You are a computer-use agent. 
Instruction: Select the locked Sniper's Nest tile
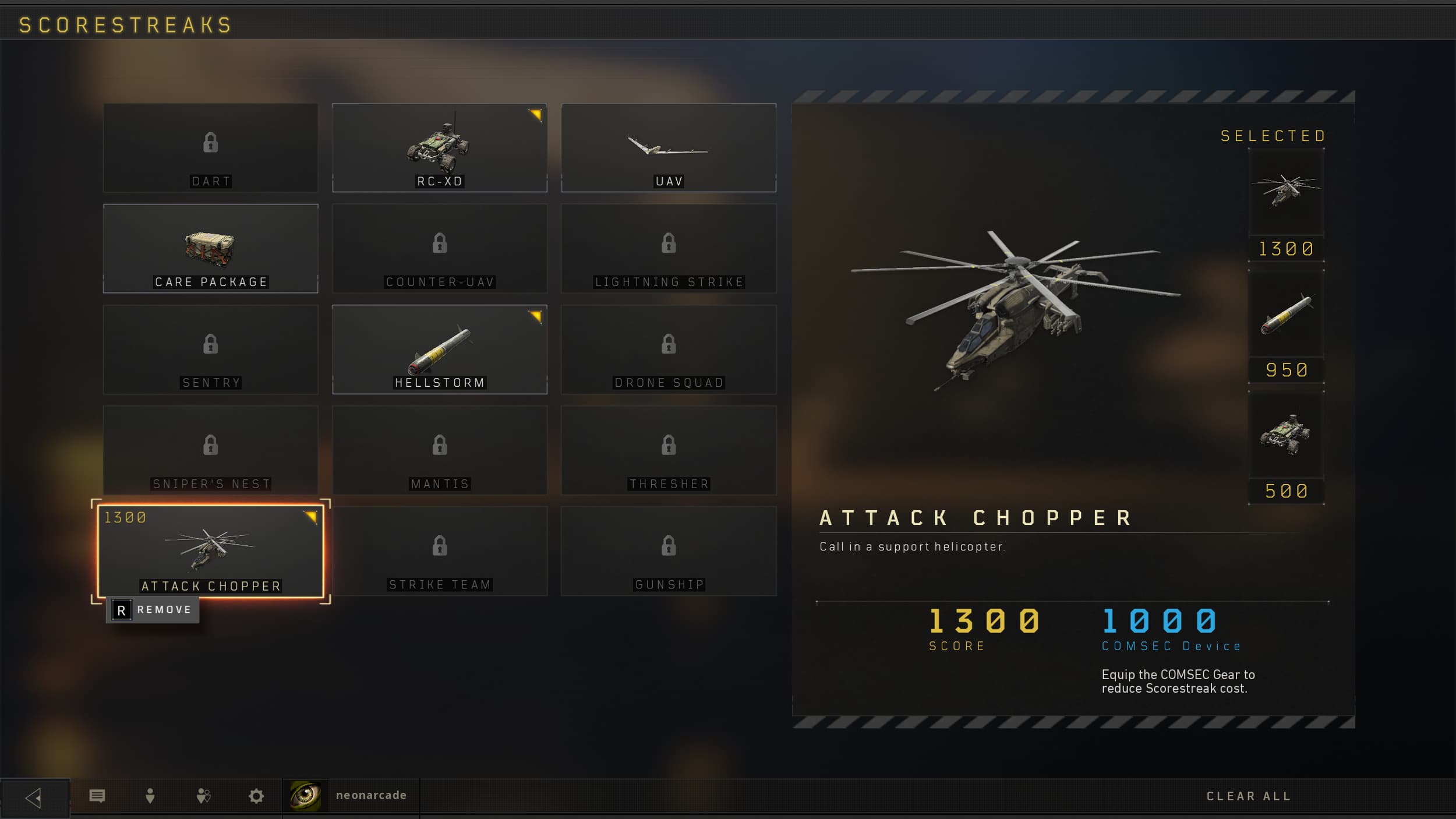point(211,449)
